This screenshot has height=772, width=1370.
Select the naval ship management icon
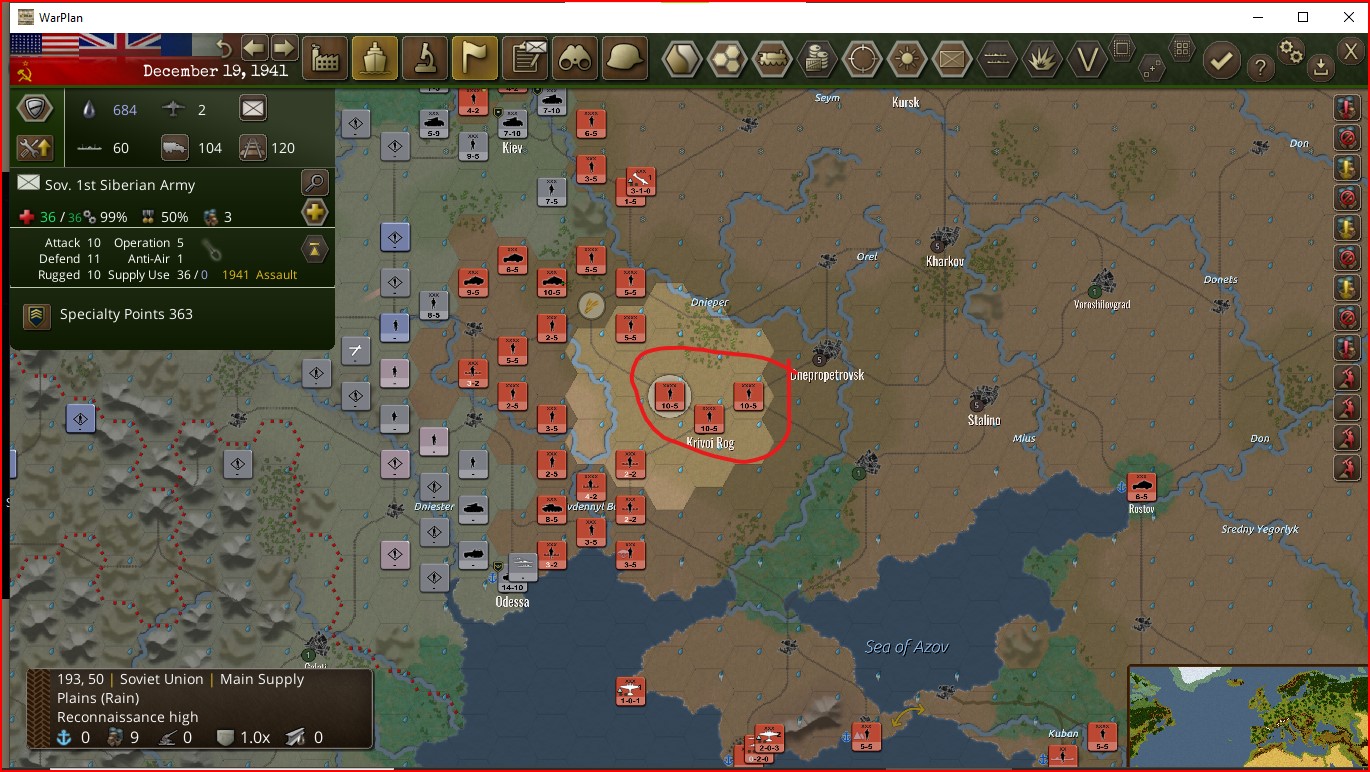pos(375,57)
